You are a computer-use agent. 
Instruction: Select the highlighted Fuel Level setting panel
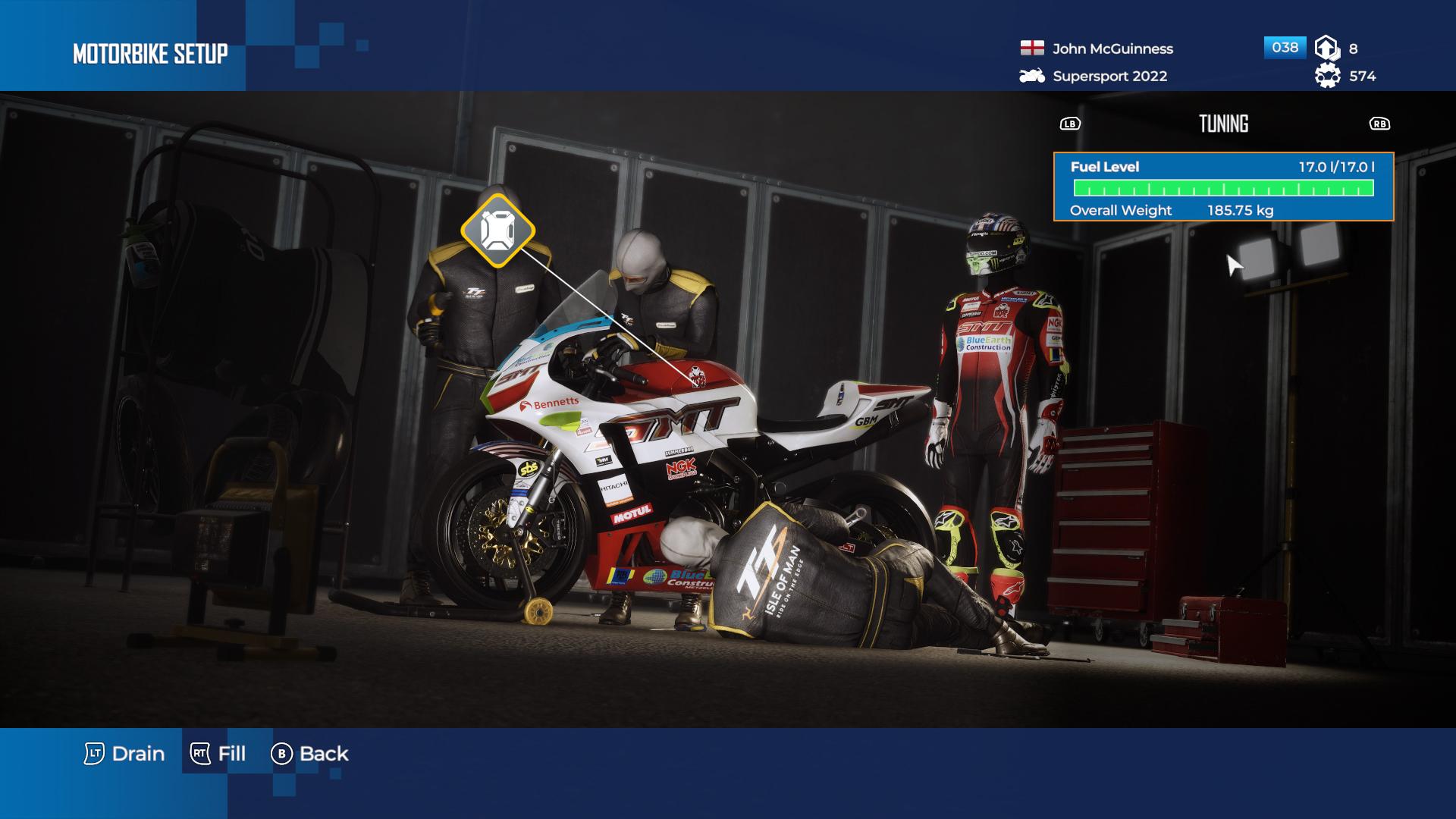point(1225,186)
